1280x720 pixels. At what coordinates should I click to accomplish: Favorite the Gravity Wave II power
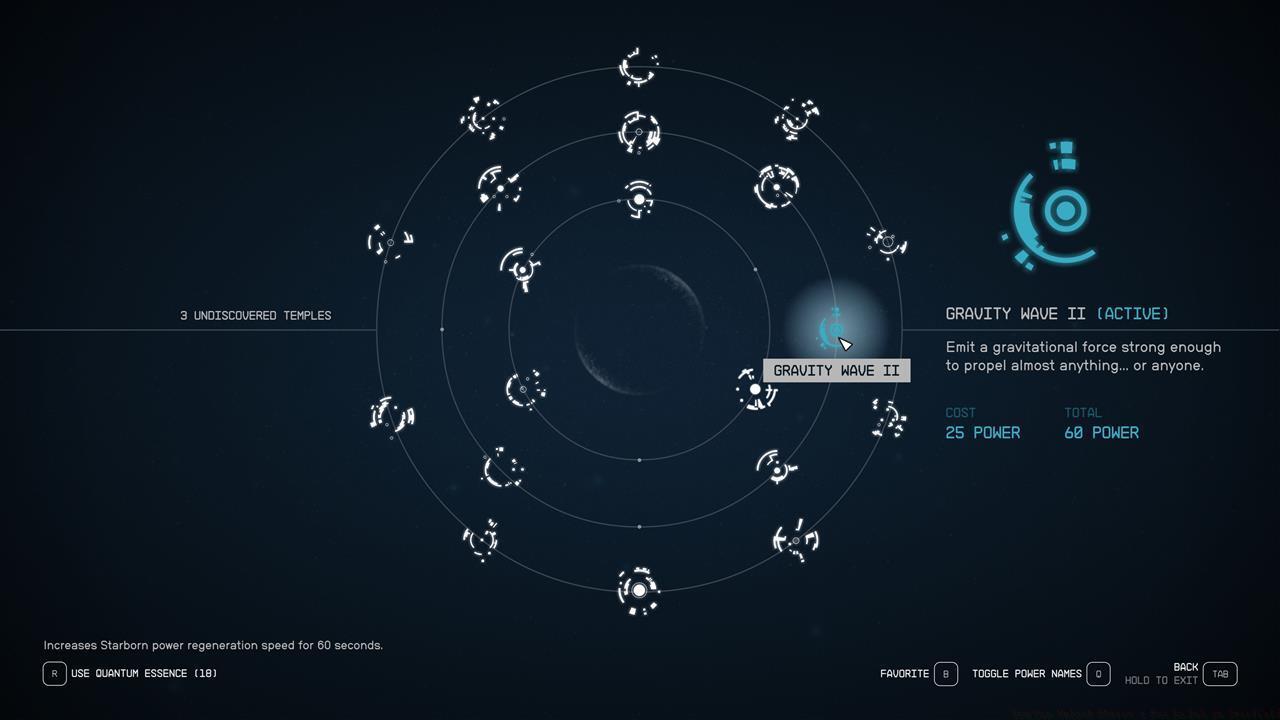coord(944,674)
